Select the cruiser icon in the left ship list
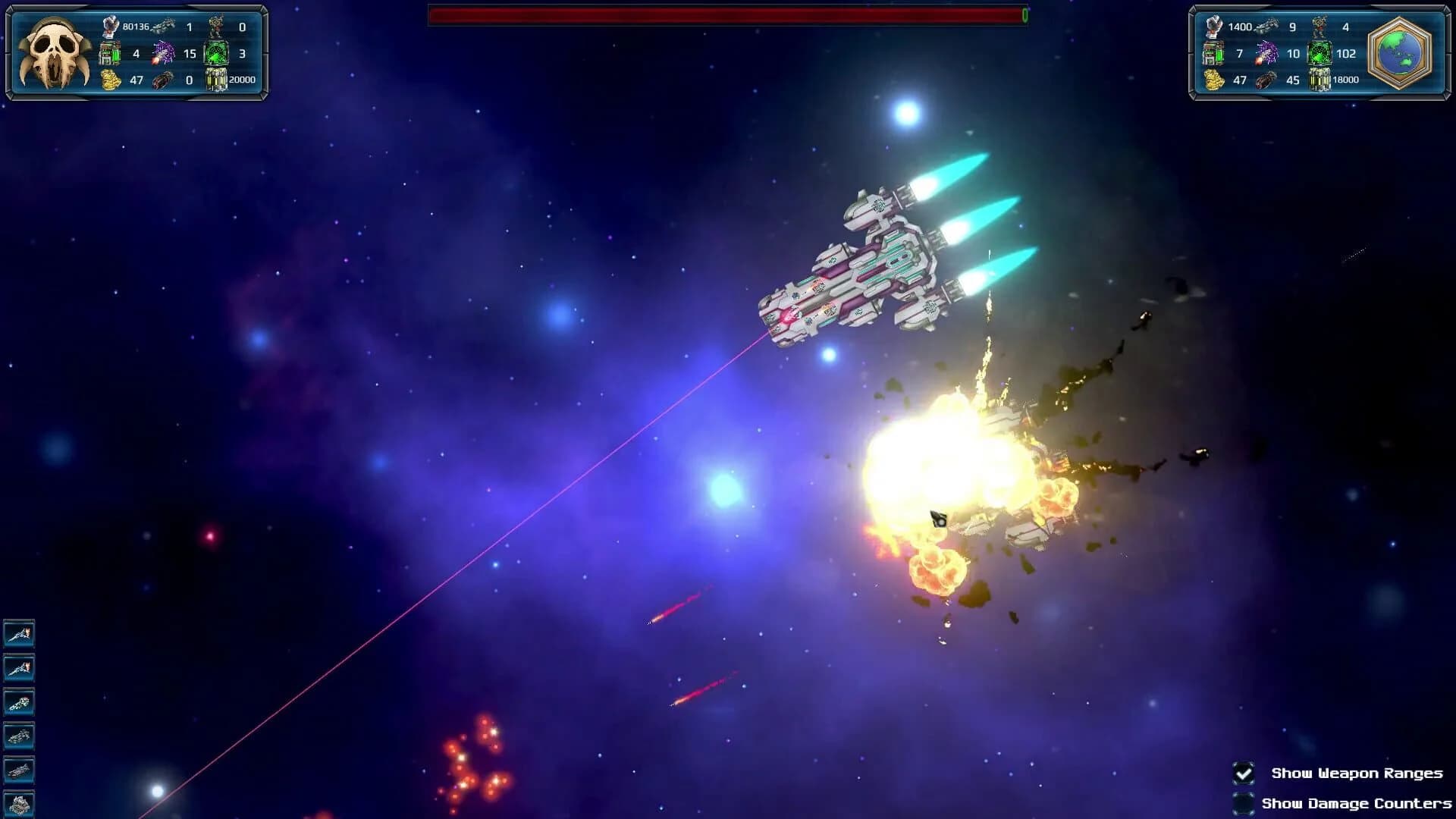Image resolution: width=1456 pixels, height=819 pixels. [x=20, y=701]
